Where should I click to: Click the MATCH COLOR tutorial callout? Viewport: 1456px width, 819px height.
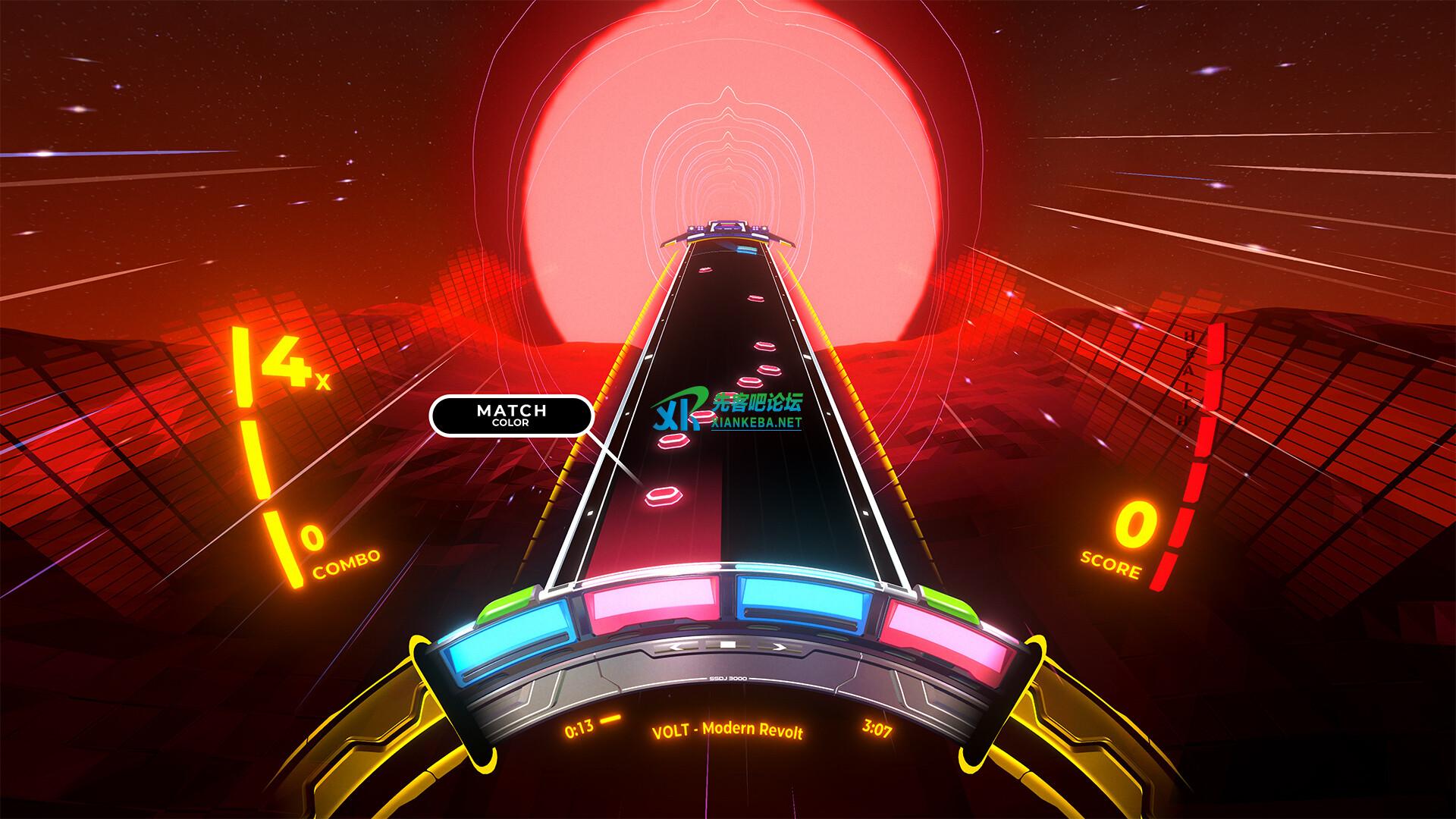click(510, 415)
